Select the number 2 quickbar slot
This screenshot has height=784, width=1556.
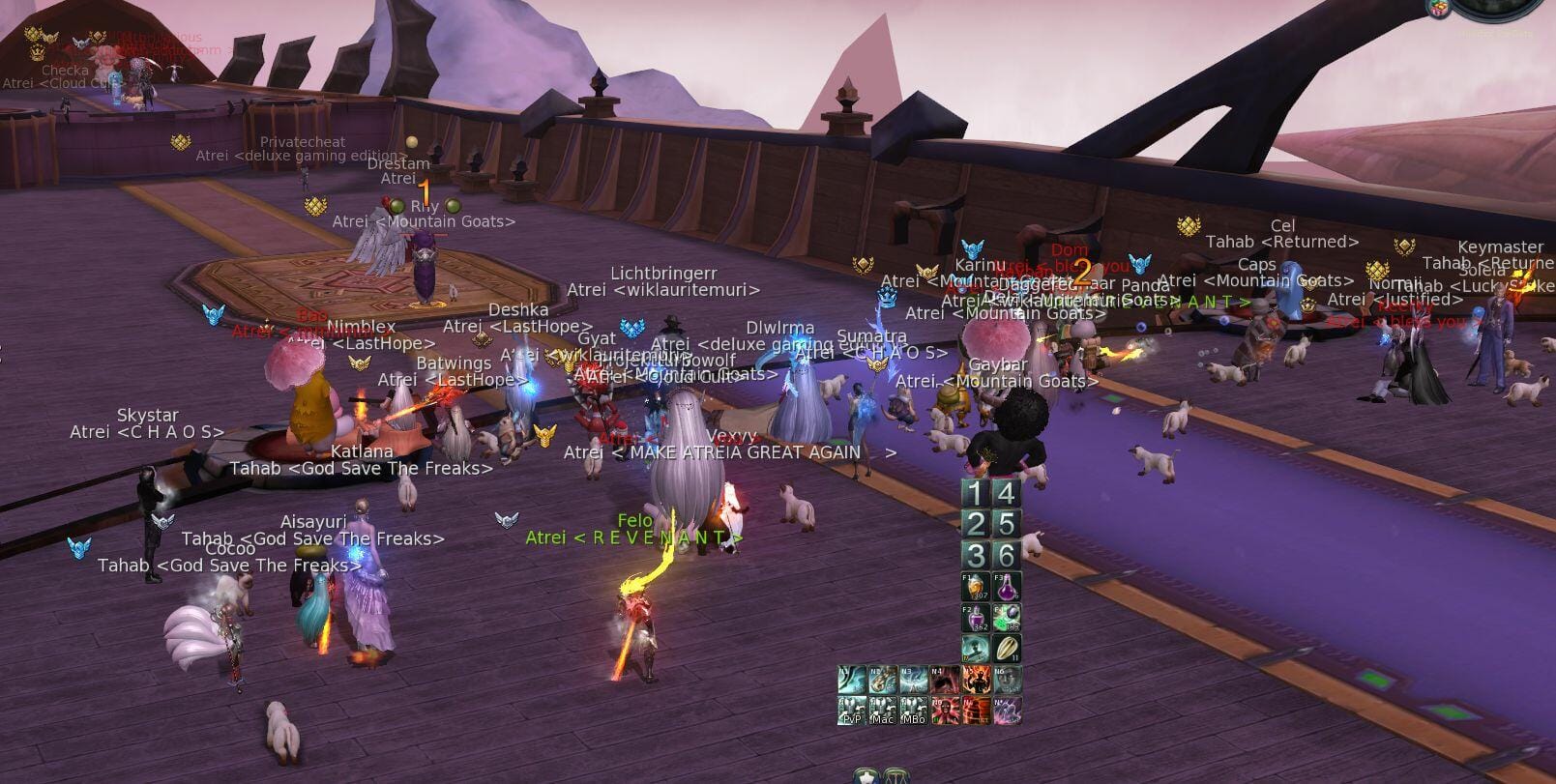click(x=975, y=525)
